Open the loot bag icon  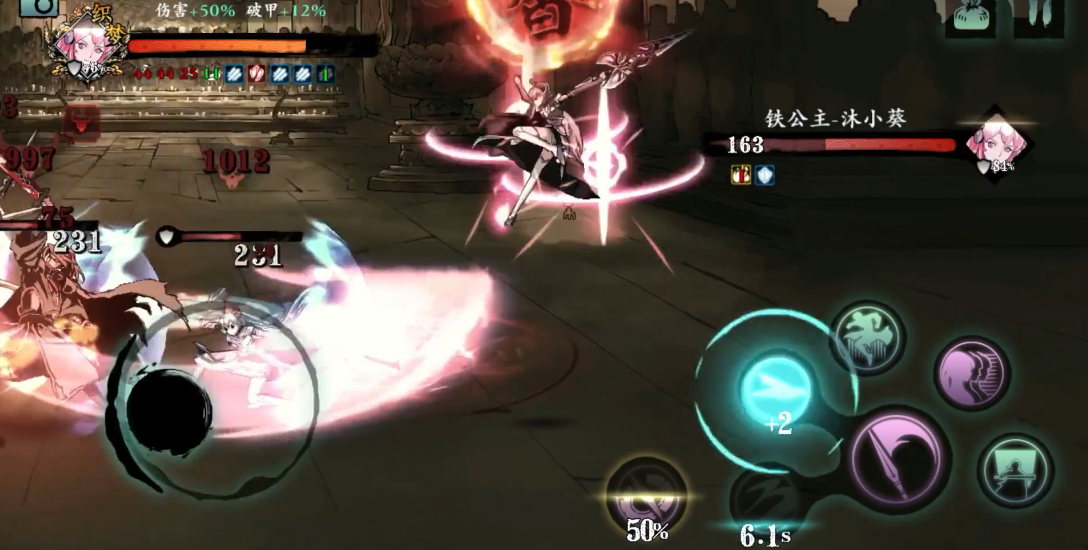(x=970, y=17)
